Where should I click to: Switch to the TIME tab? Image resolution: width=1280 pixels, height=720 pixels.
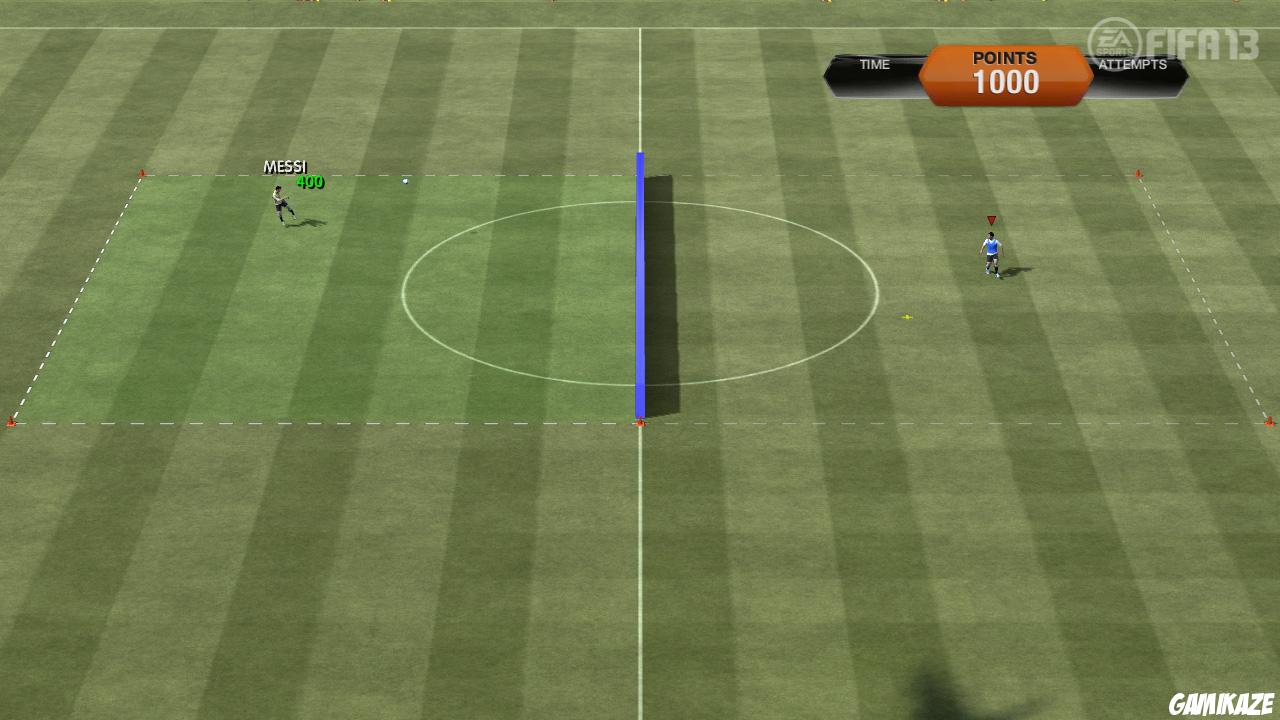click(875, 64)
